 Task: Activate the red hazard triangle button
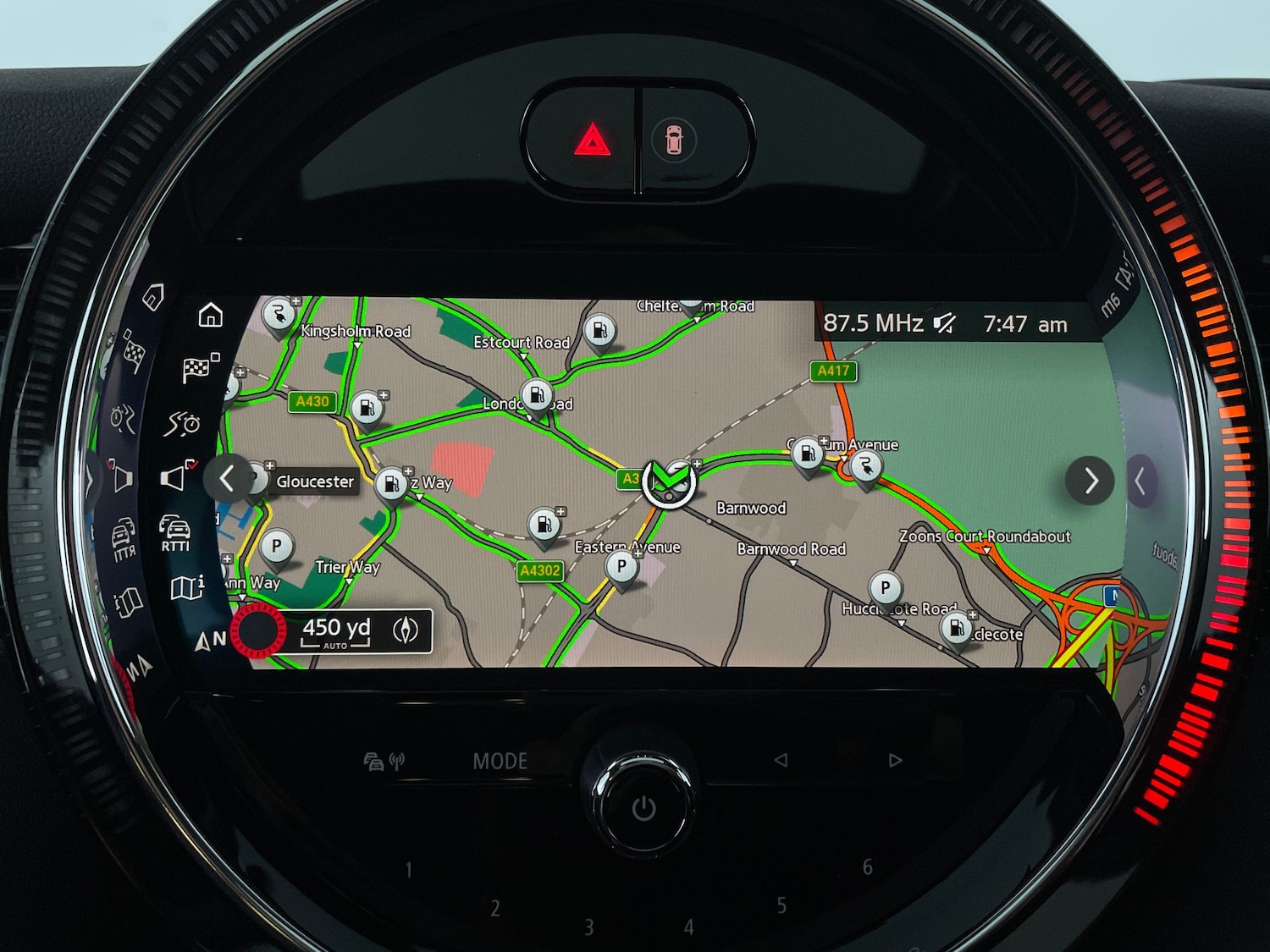click(592, 140)
